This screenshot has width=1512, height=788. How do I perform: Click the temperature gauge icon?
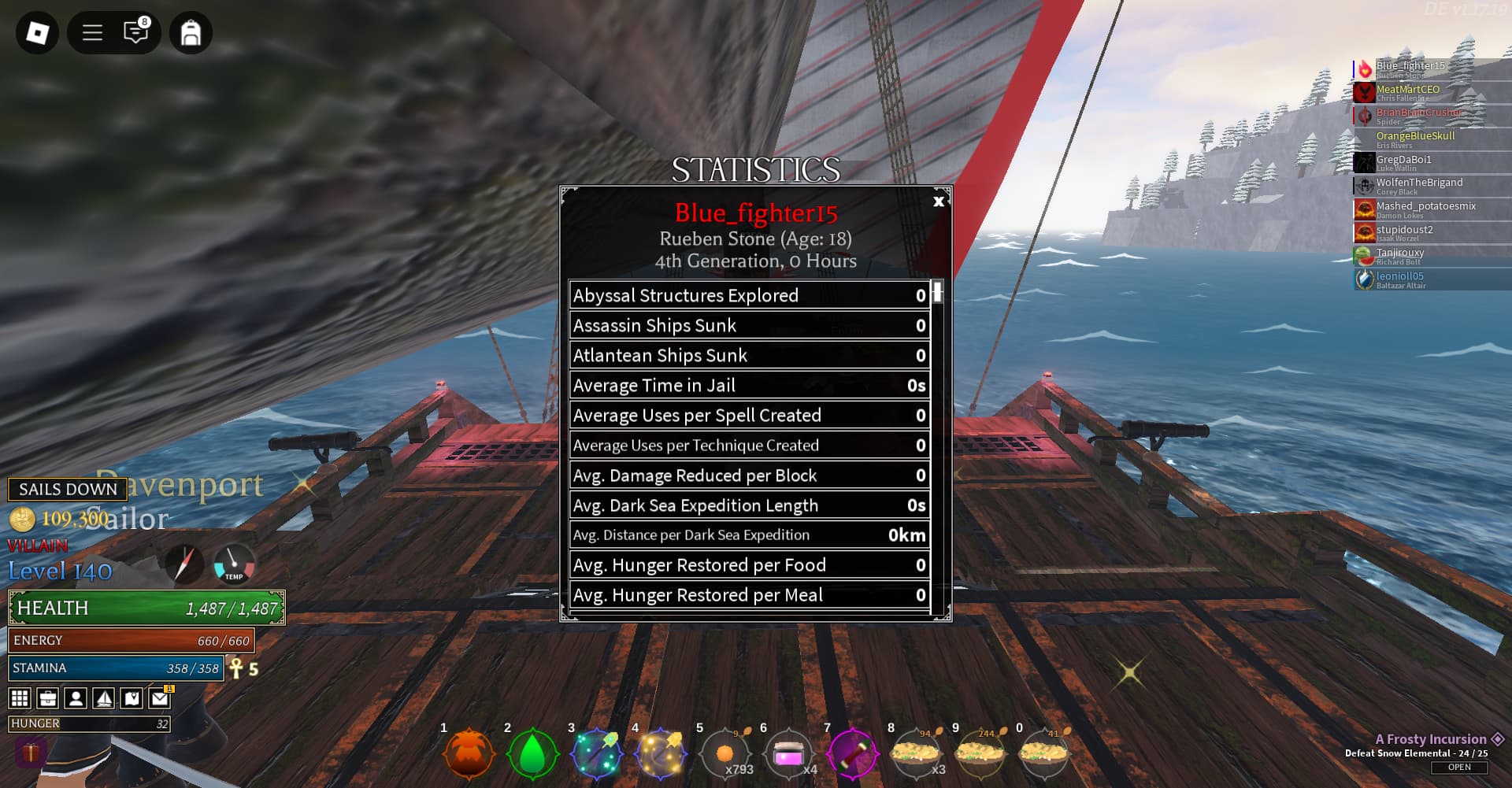coord(234,564)
